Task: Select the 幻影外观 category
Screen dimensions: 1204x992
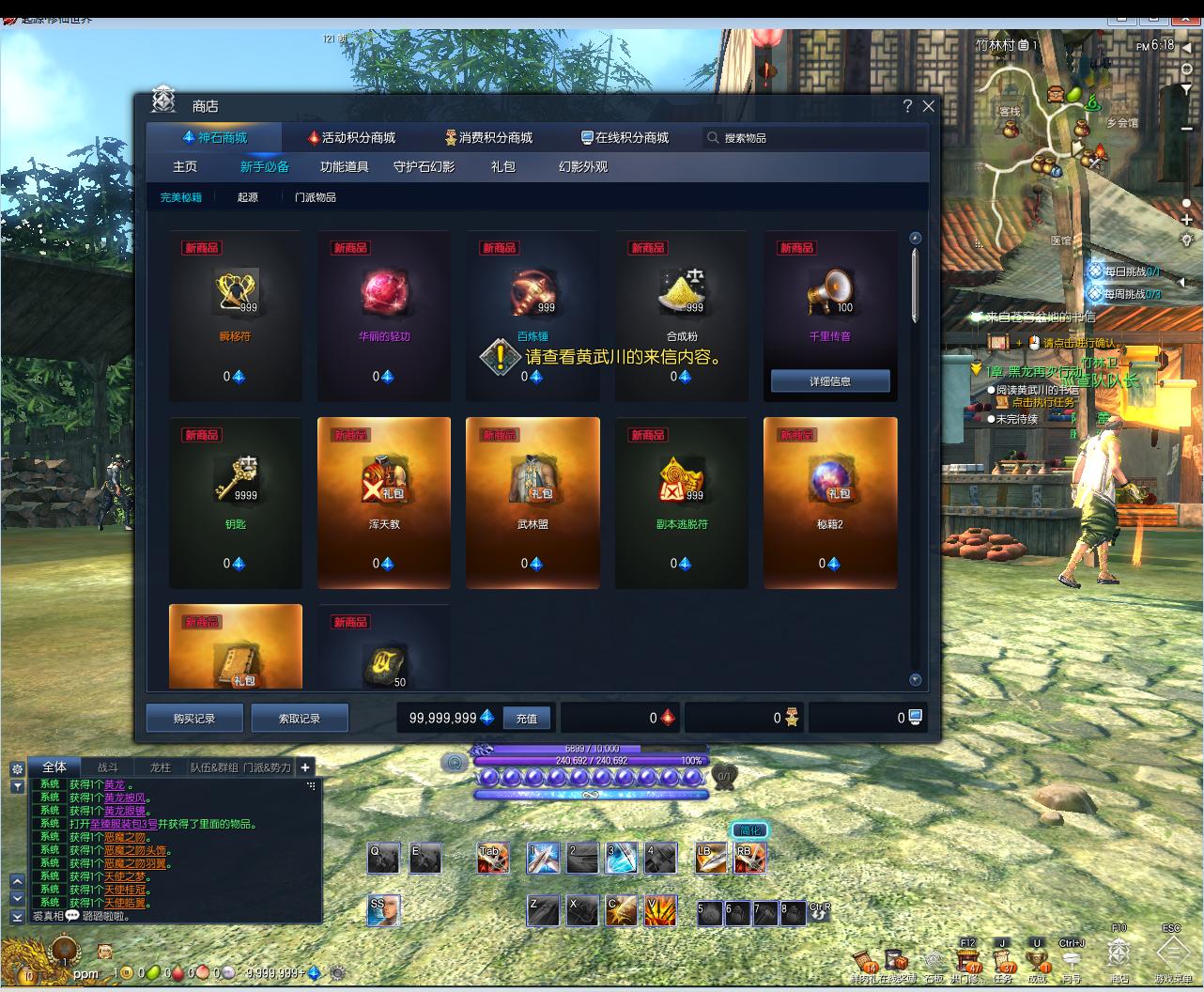Action: tap(583, 167)
